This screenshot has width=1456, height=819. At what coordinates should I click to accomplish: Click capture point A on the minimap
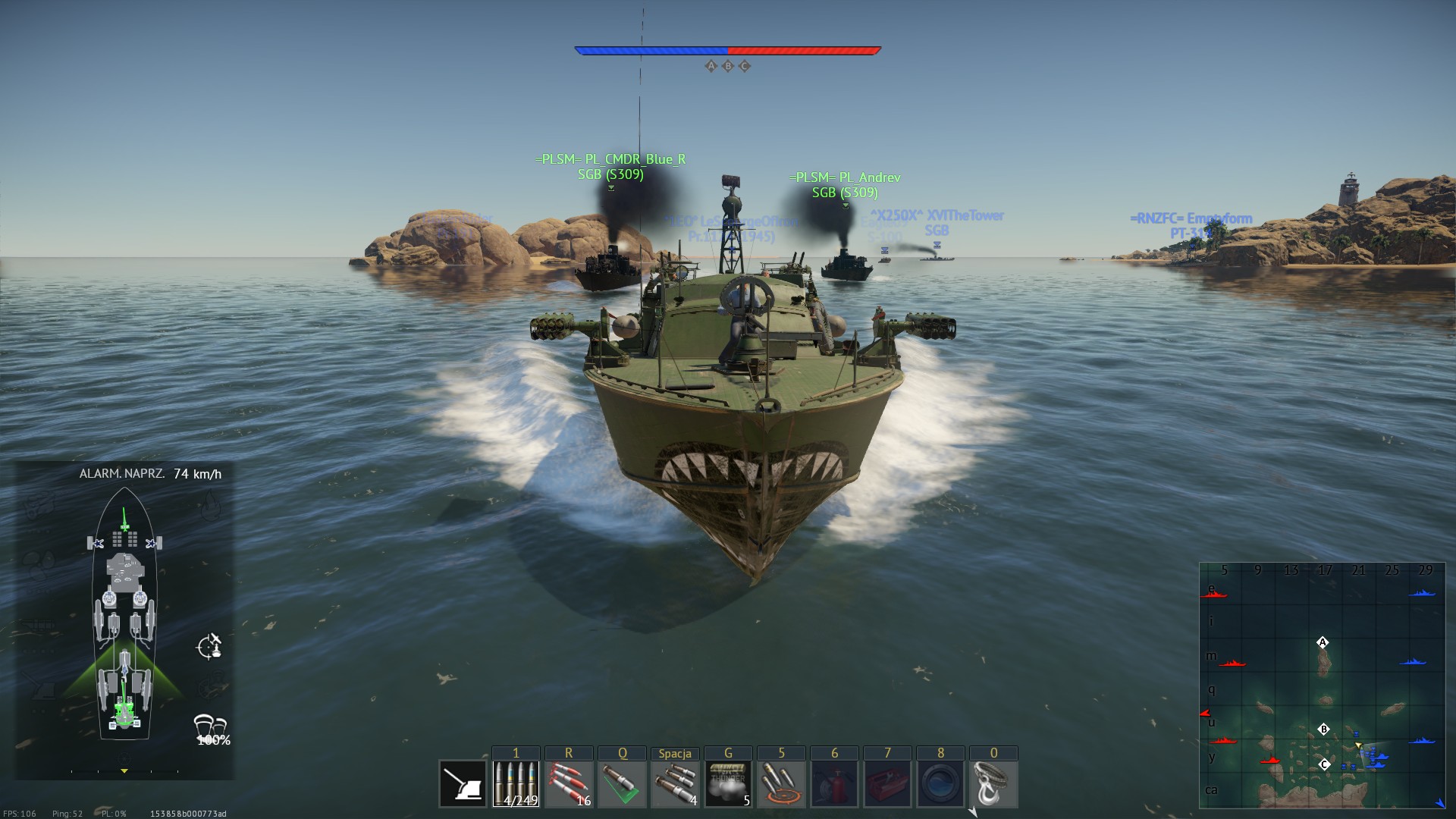(1323, 642)
